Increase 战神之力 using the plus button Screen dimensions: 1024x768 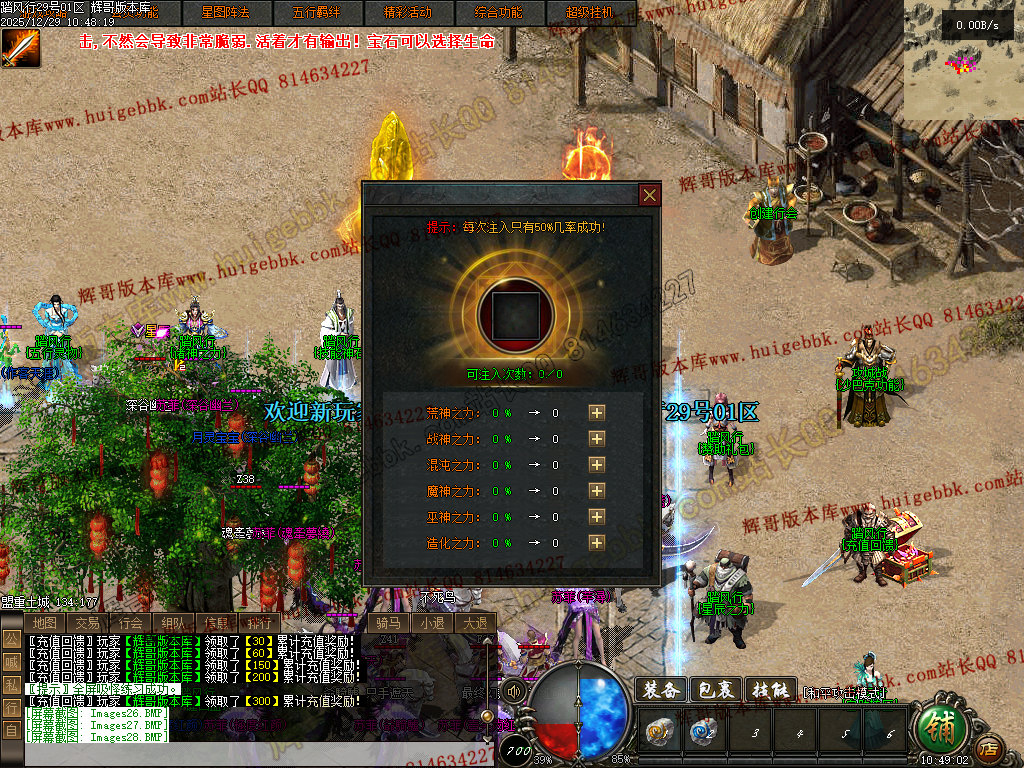point(597,438)
